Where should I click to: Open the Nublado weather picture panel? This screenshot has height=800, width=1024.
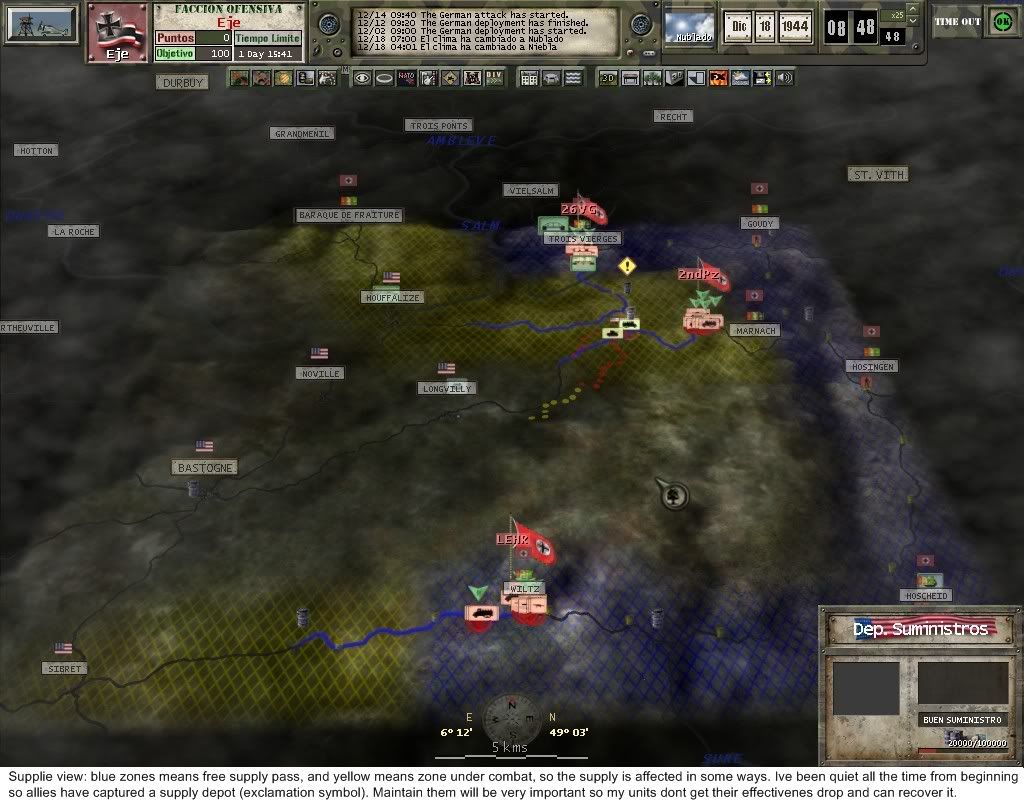pos(689,27)
